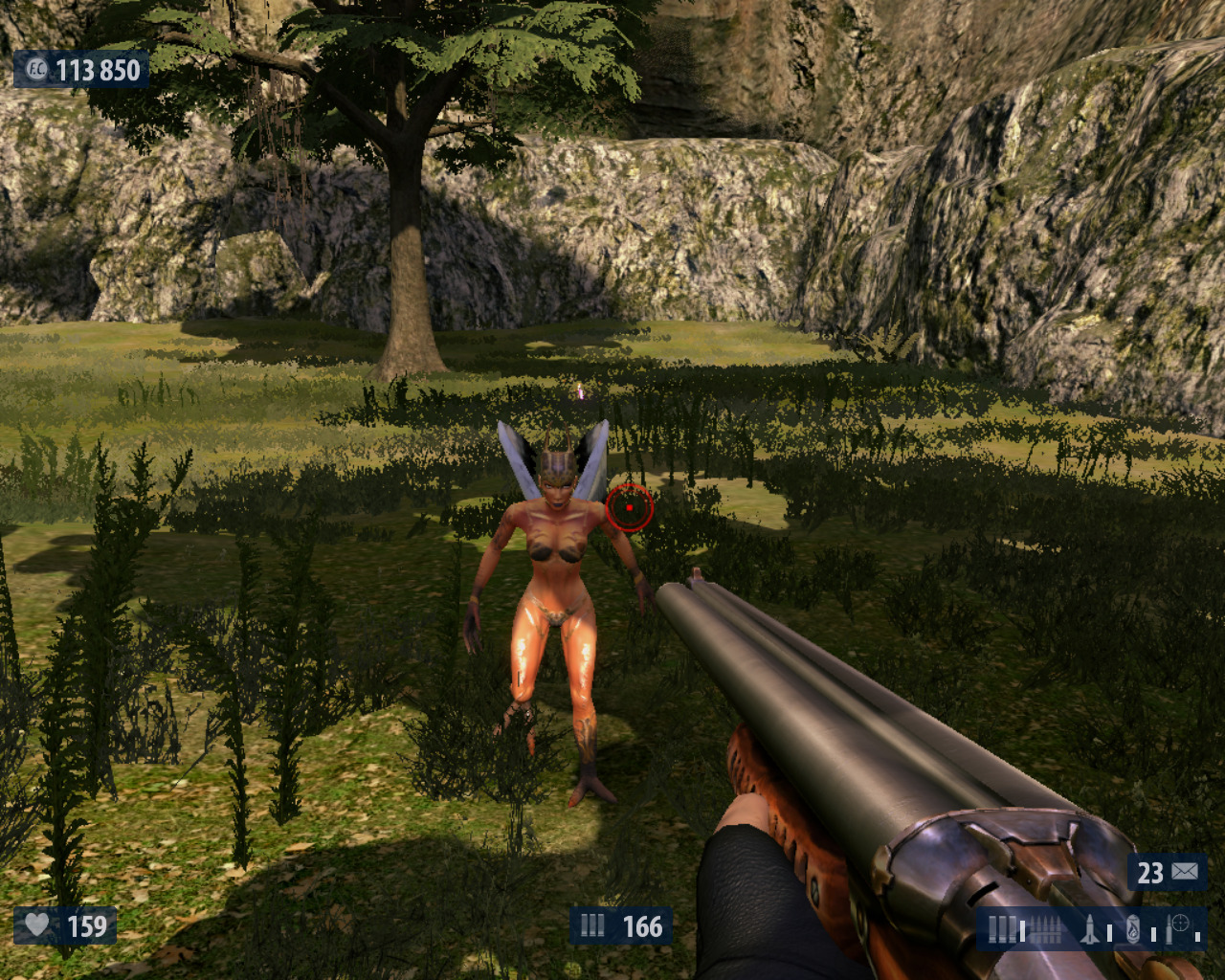Select the shotgun shells ammo icon
Image resolution: width=1225 pixels, height=980 pixels.
(x=1001, y=928)
